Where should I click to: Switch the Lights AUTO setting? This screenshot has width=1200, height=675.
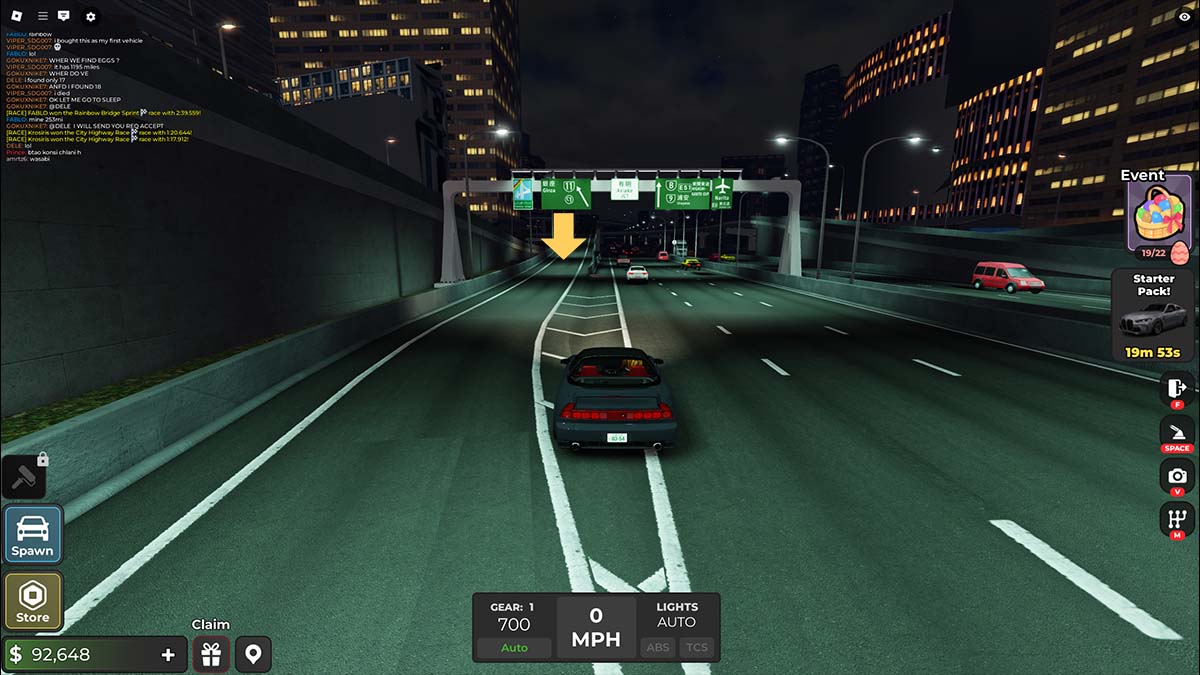(x=676, y=622)
